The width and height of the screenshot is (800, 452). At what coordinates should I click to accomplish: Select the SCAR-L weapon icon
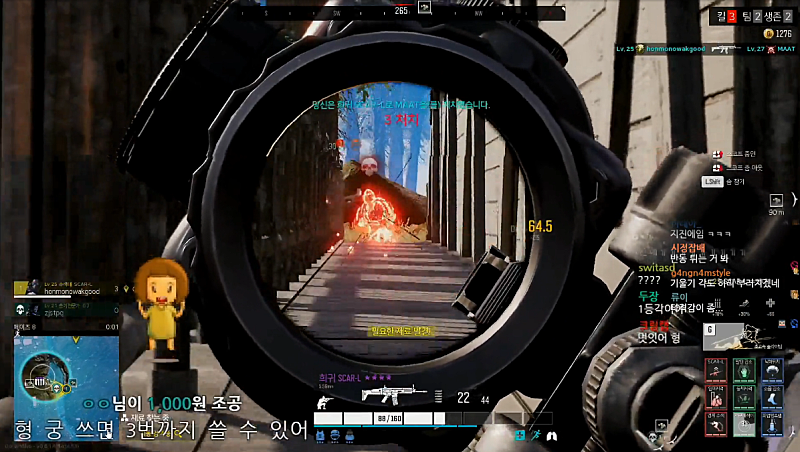tap(389, 393)
